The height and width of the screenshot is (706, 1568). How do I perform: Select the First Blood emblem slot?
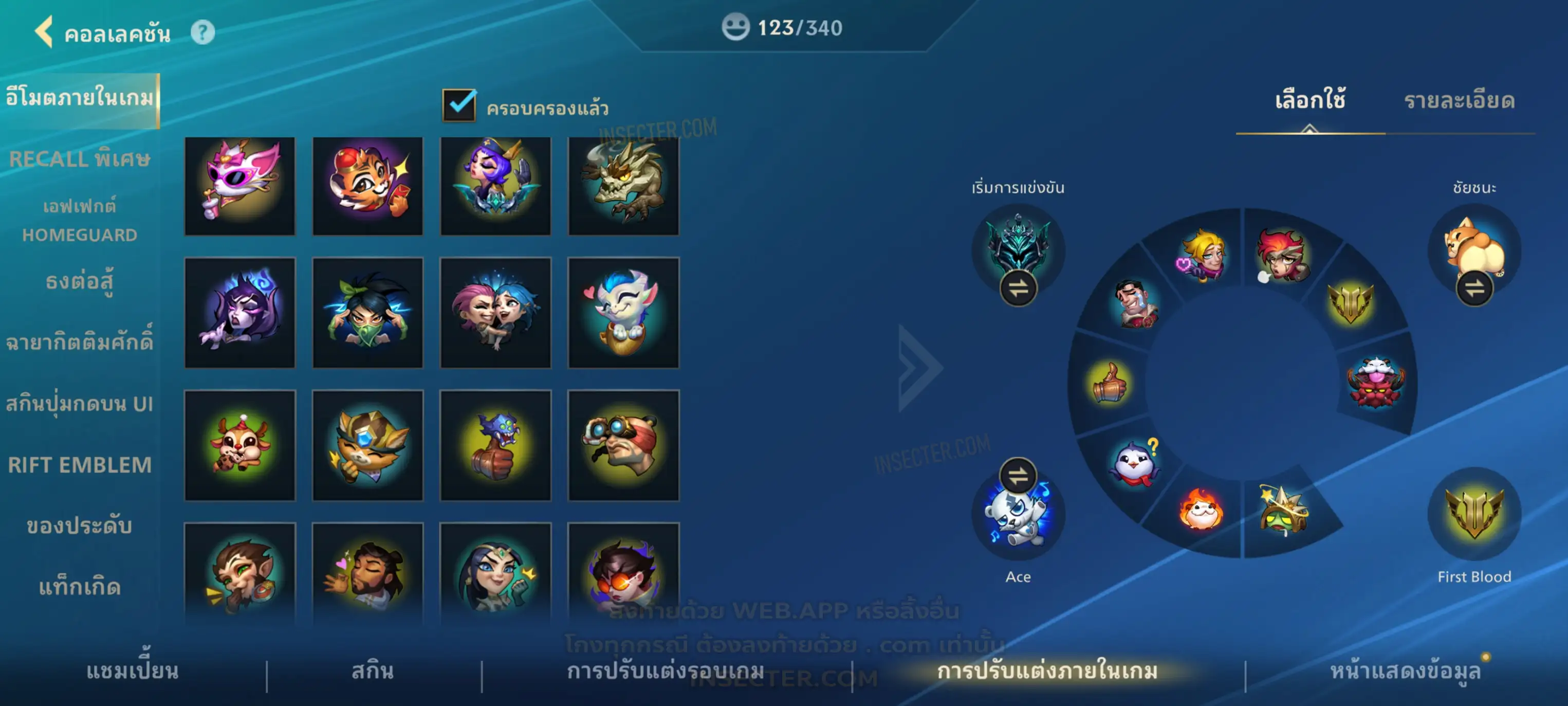[x=1473, y=513]
